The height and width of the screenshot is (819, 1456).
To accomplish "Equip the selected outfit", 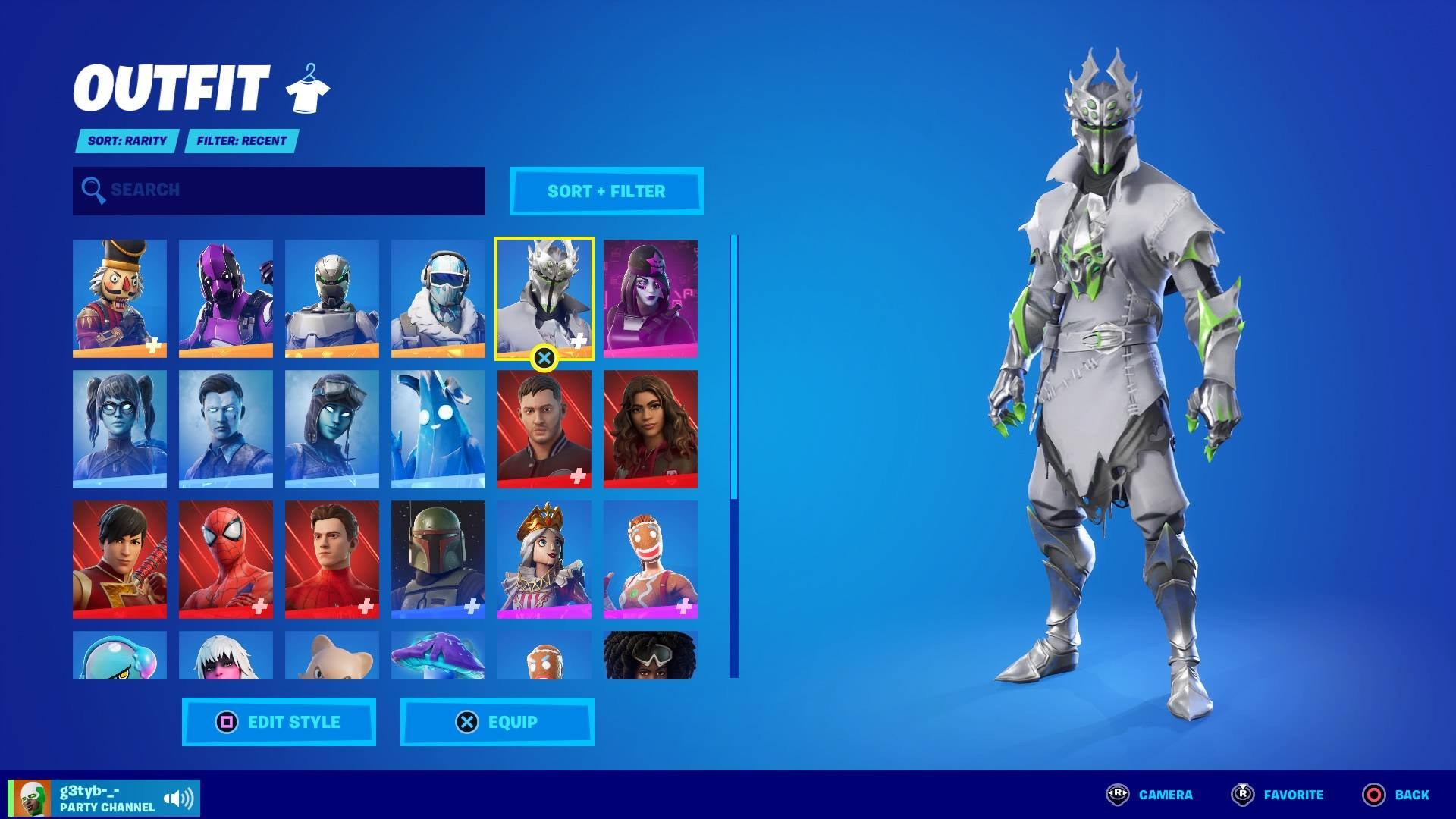I will click(497, 722).
